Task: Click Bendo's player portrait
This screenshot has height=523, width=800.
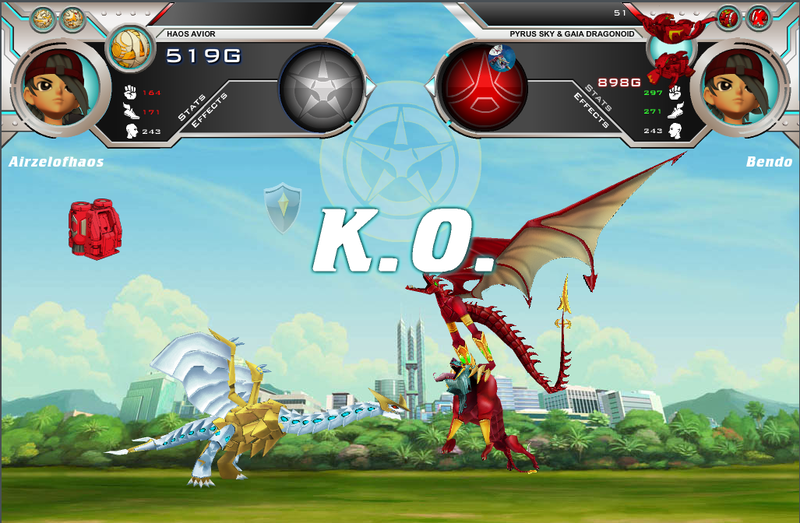Action: tap(740, 87)
